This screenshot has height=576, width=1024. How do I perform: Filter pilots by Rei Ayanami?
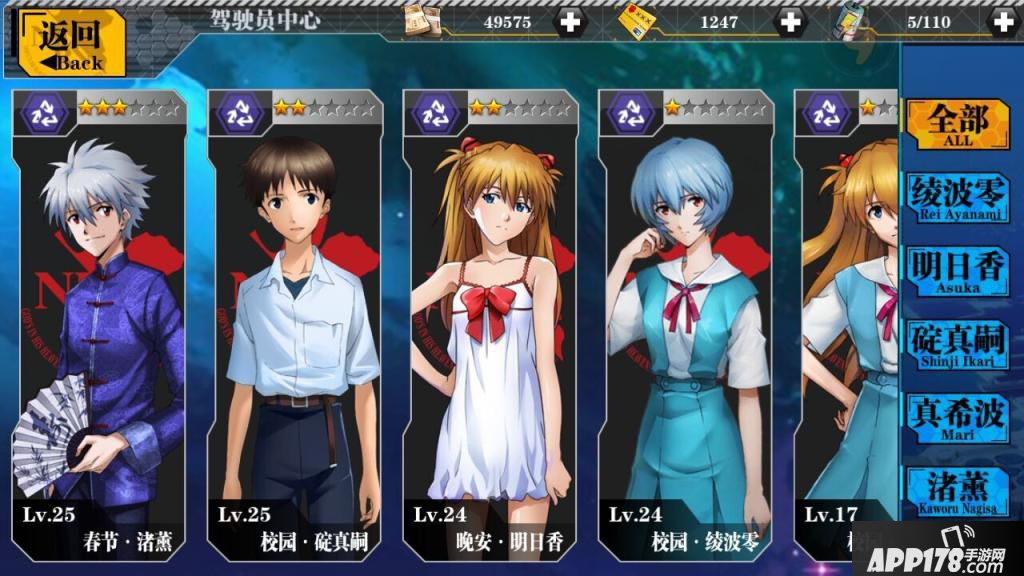click(957, 196)
